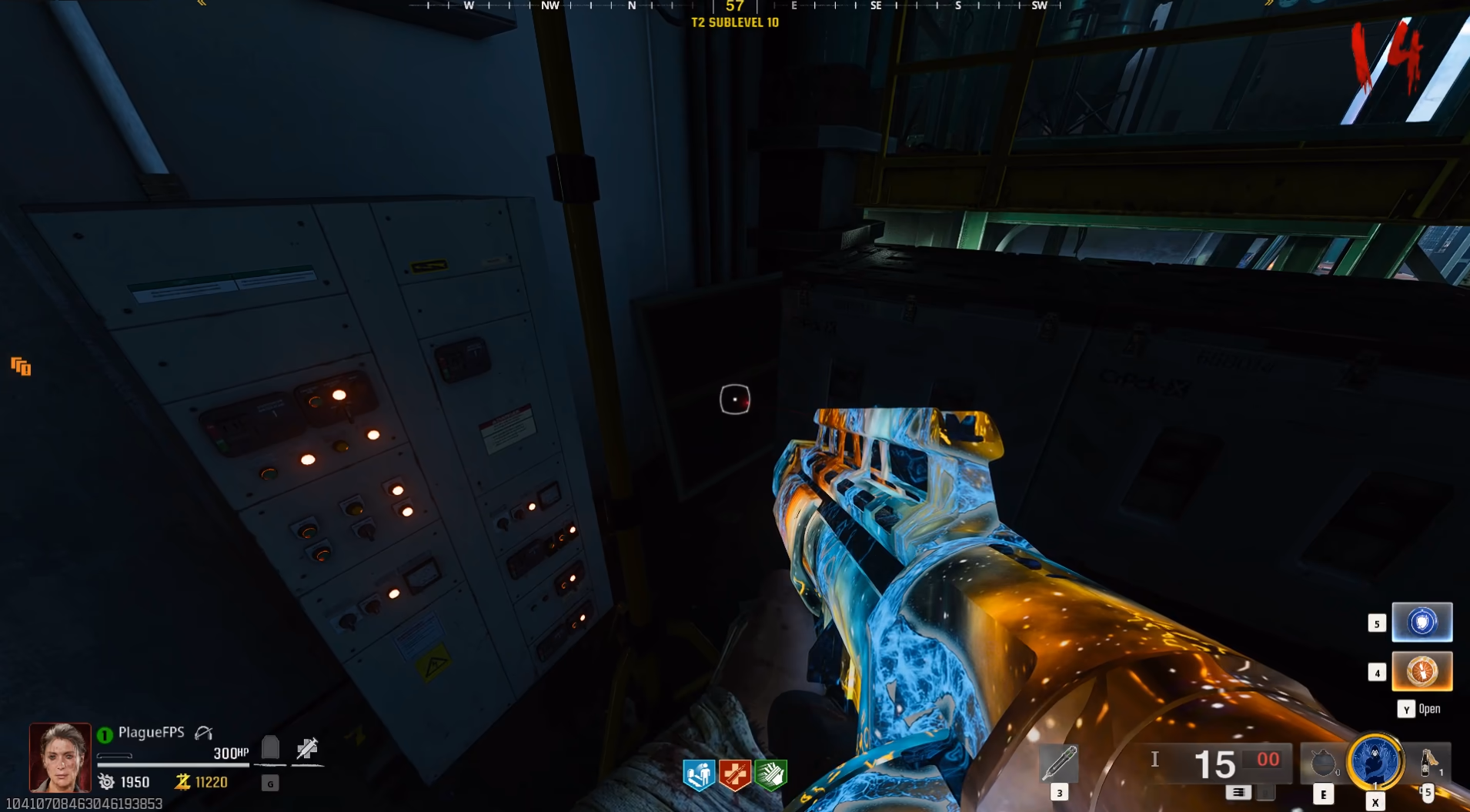Click the green hand perk icon
1470x812 pixels.
click(x=770, y=775)
